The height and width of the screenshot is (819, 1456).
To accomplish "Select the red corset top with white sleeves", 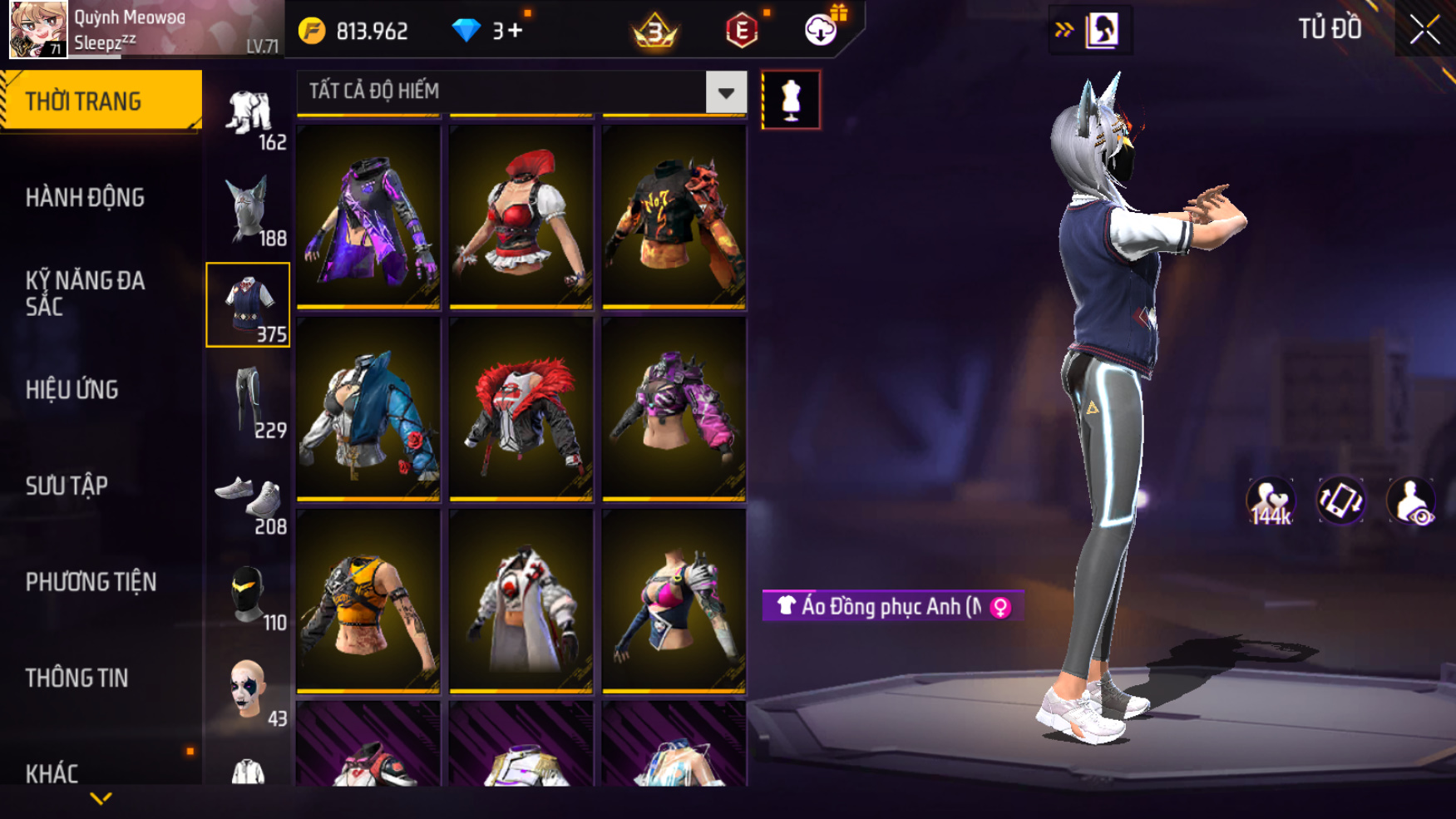I will [x=521, y=218].
